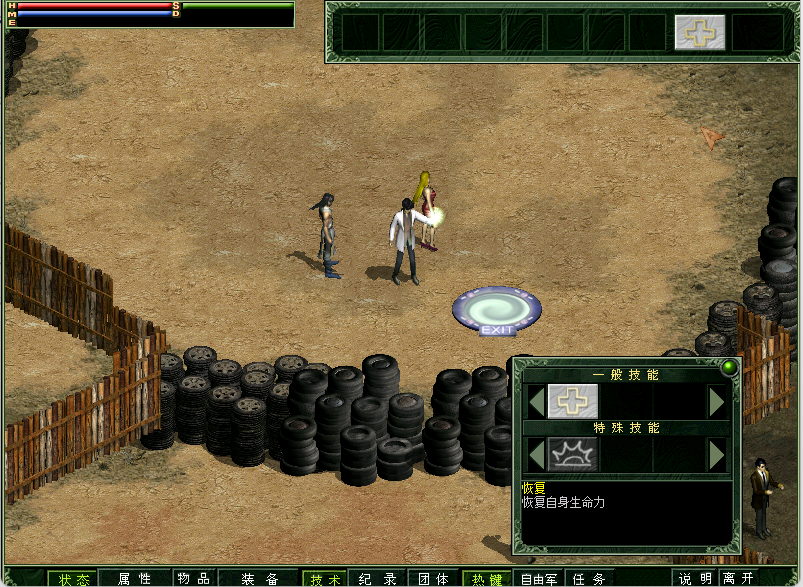Select the sunrise skill in 特殊技能

pos(573,454)
